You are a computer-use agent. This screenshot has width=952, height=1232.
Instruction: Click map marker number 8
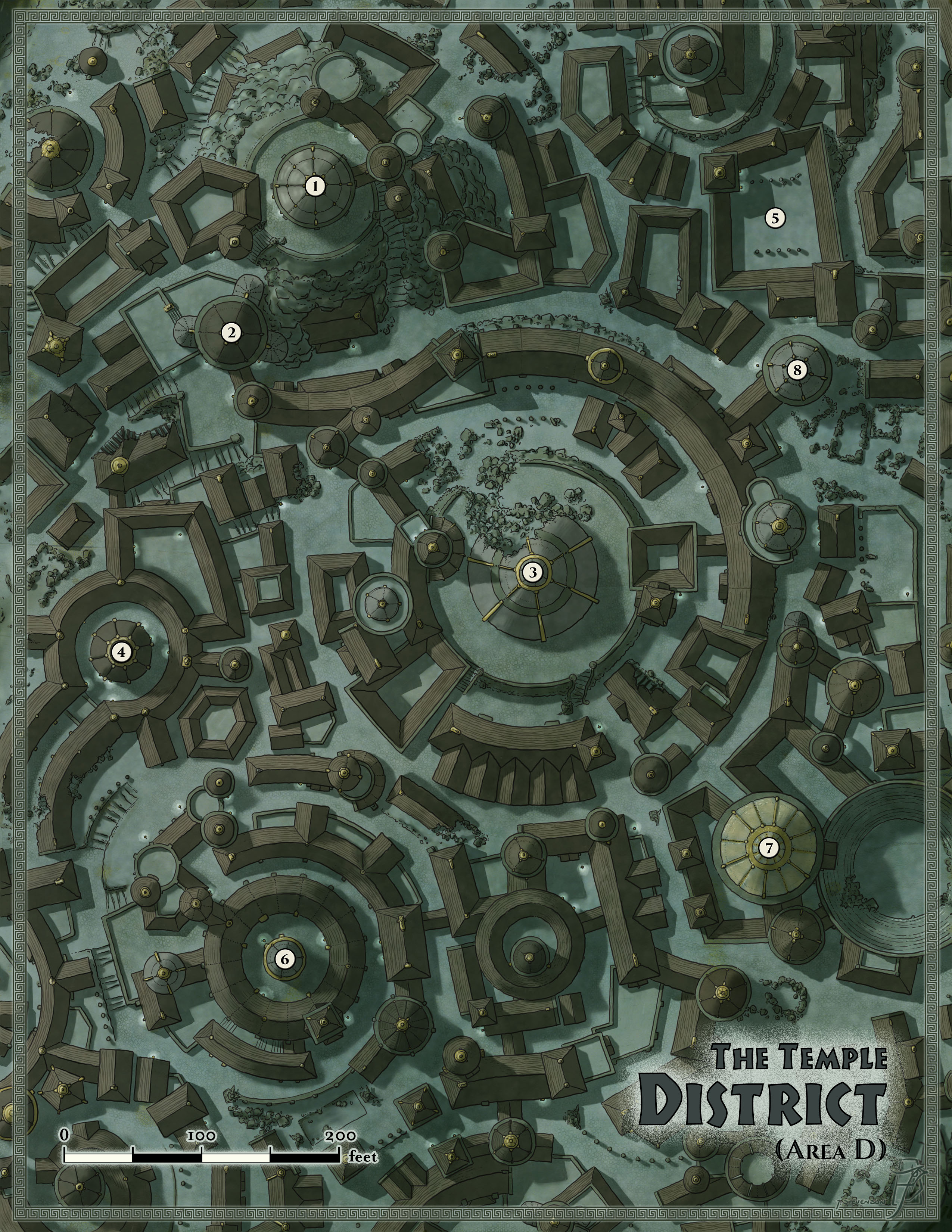tap(797, 370)
